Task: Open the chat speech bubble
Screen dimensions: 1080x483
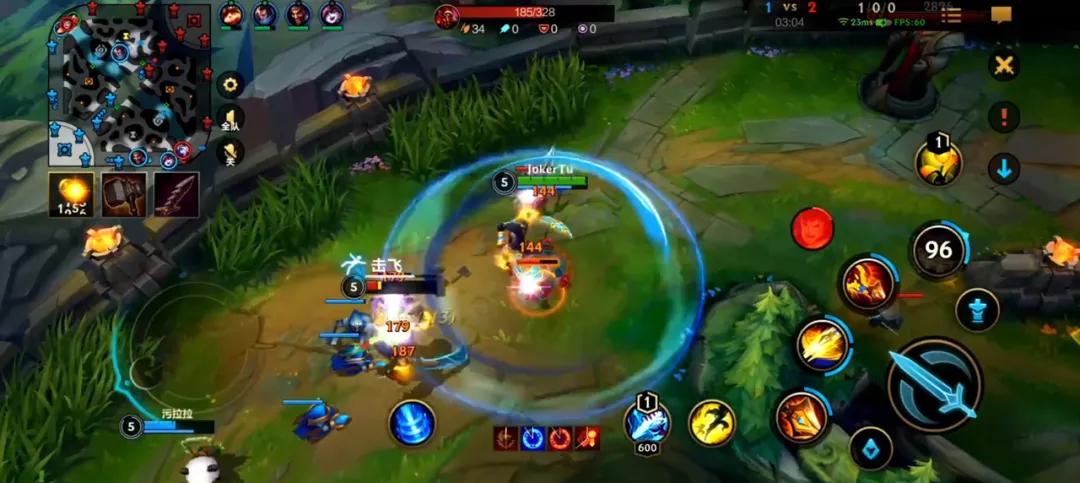Action: pyautogui.click(x=1001, y=15)
